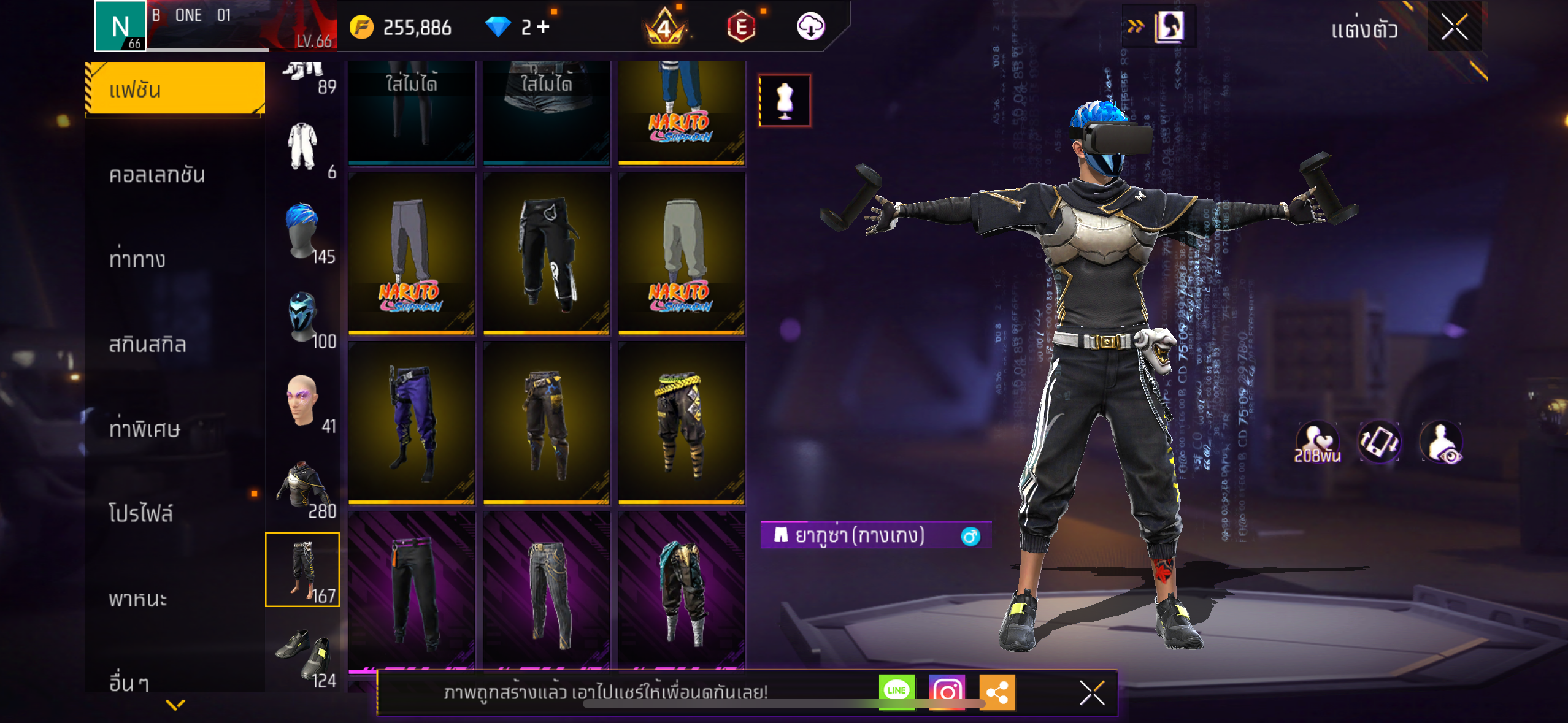
Task: Select the yellow-belted camo pants
Action: tap(682, 423)
